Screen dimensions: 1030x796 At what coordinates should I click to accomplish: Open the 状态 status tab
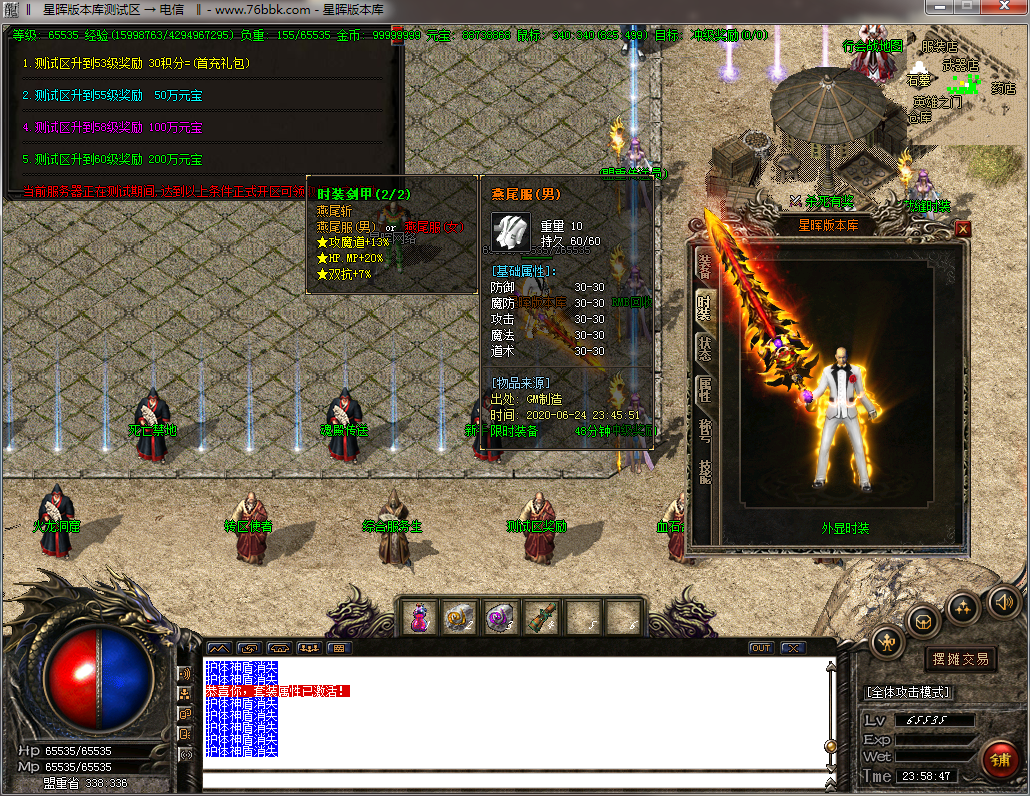click(704, 348)
